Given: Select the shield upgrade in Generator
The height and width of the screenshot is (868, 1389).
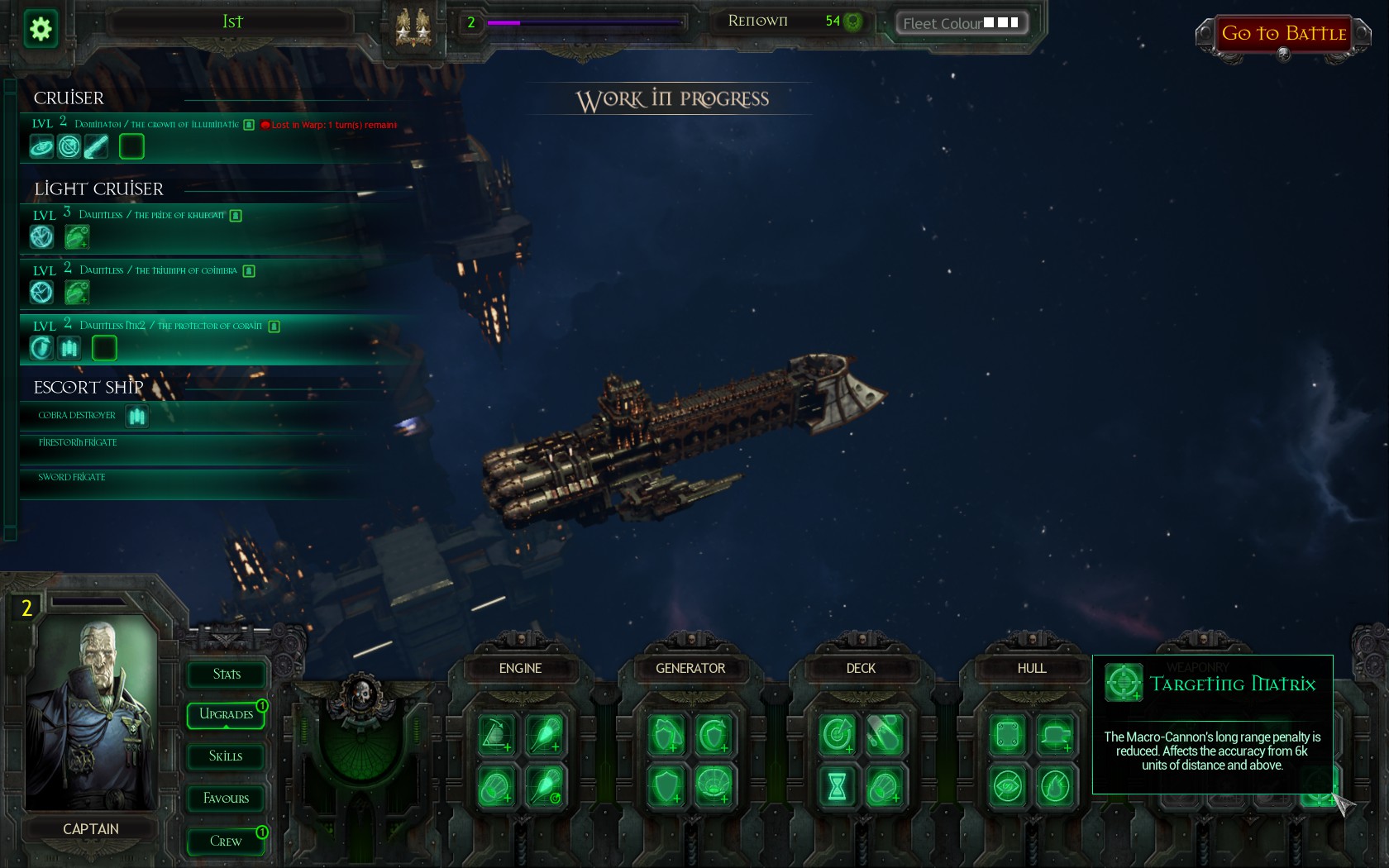Looking at the screenshot, I should 666,786.
